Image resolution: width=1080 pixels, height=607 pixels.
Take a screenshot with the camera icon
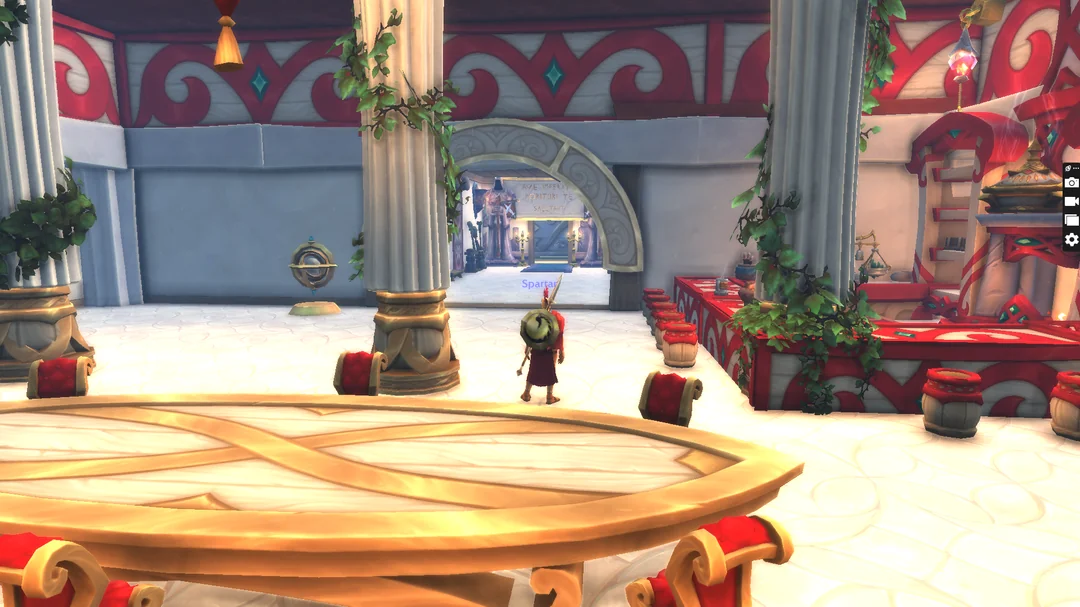tap(1071, 182)
